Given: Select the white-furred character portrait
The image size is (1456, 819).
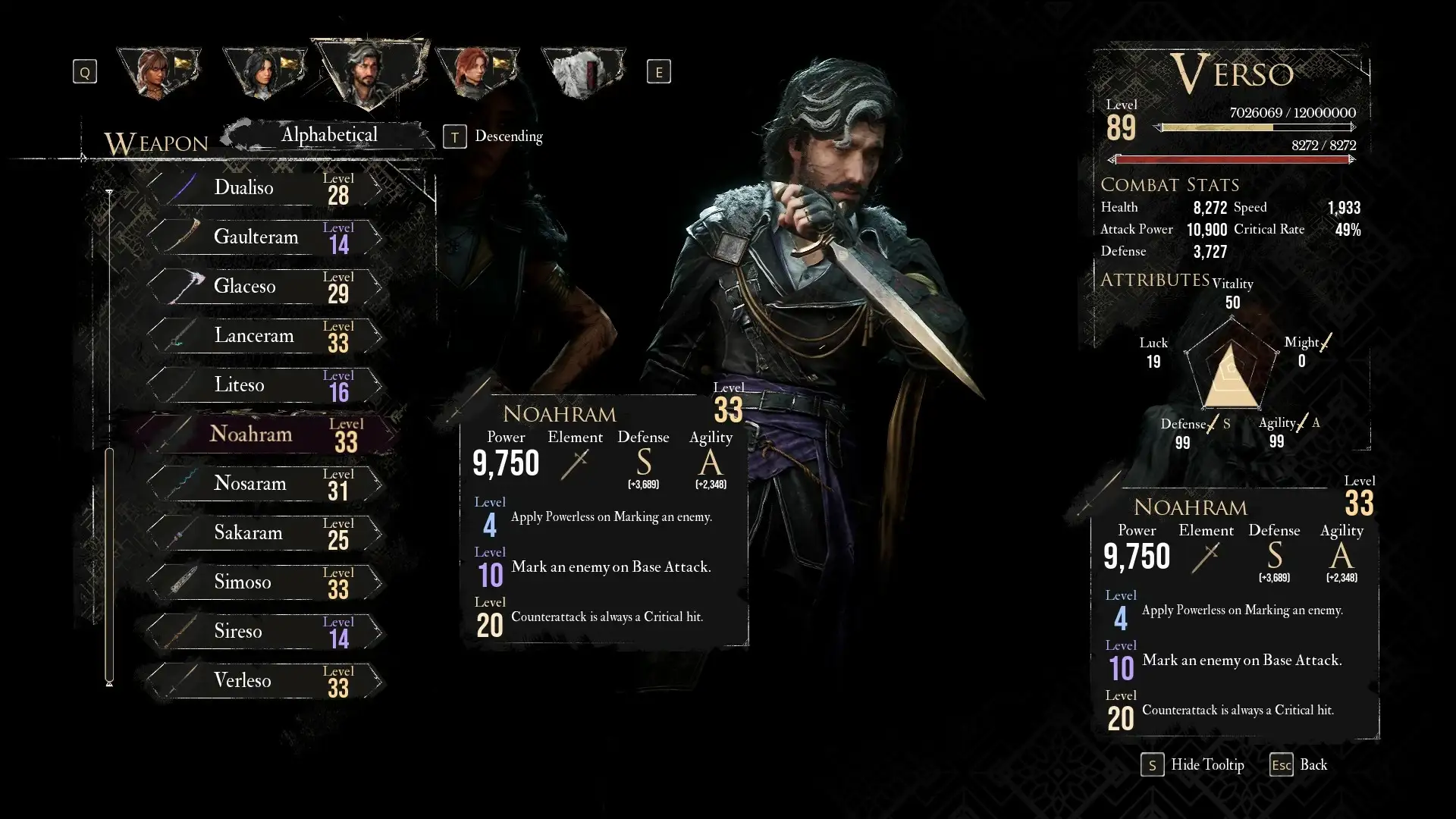Looking at the screenshot, I should [582, 73].
